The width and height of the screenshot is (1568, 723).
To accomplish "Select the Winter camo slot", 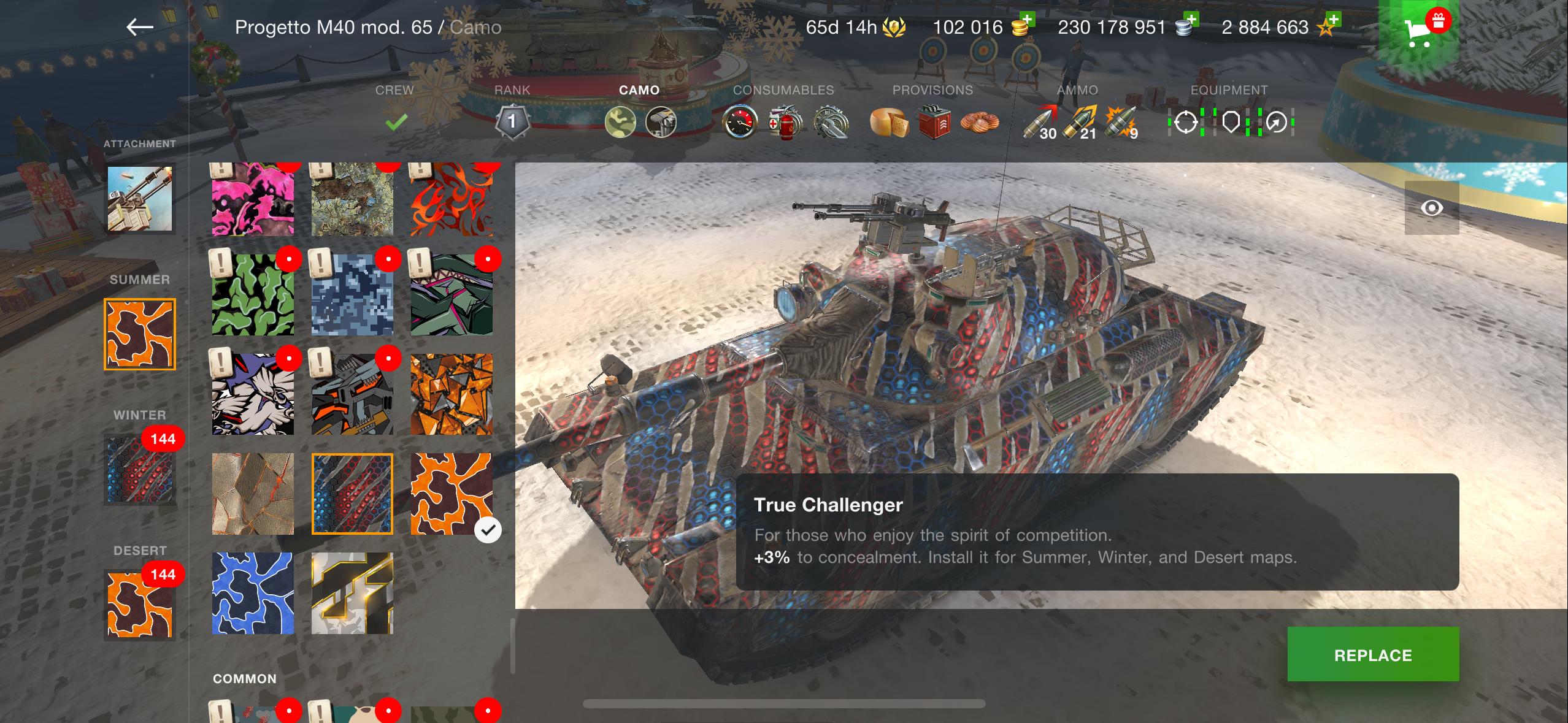I will (x=140, y=470).
